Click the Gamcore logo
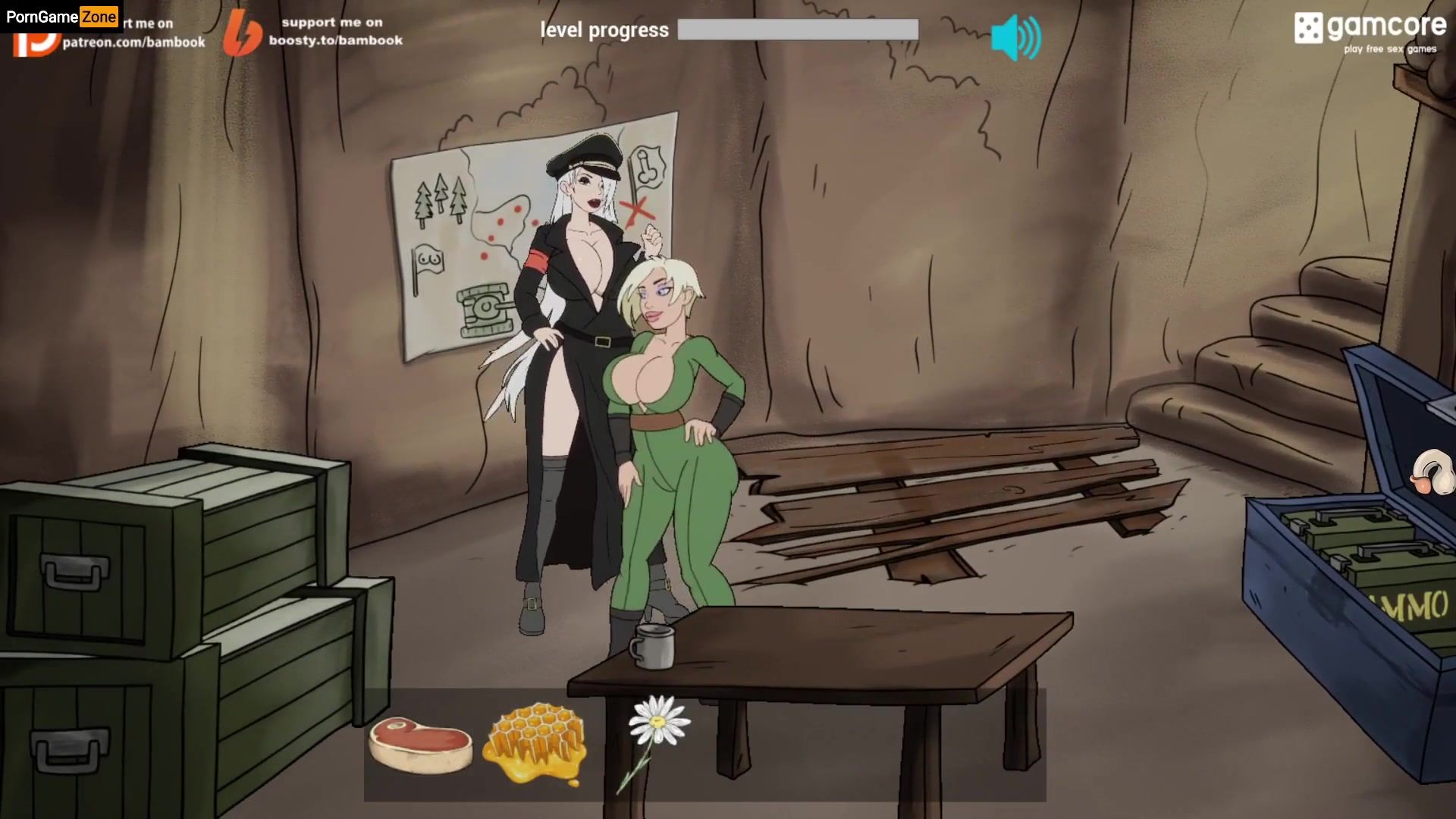This screenshot has width=1456, height=819. tap(1370, 32)
